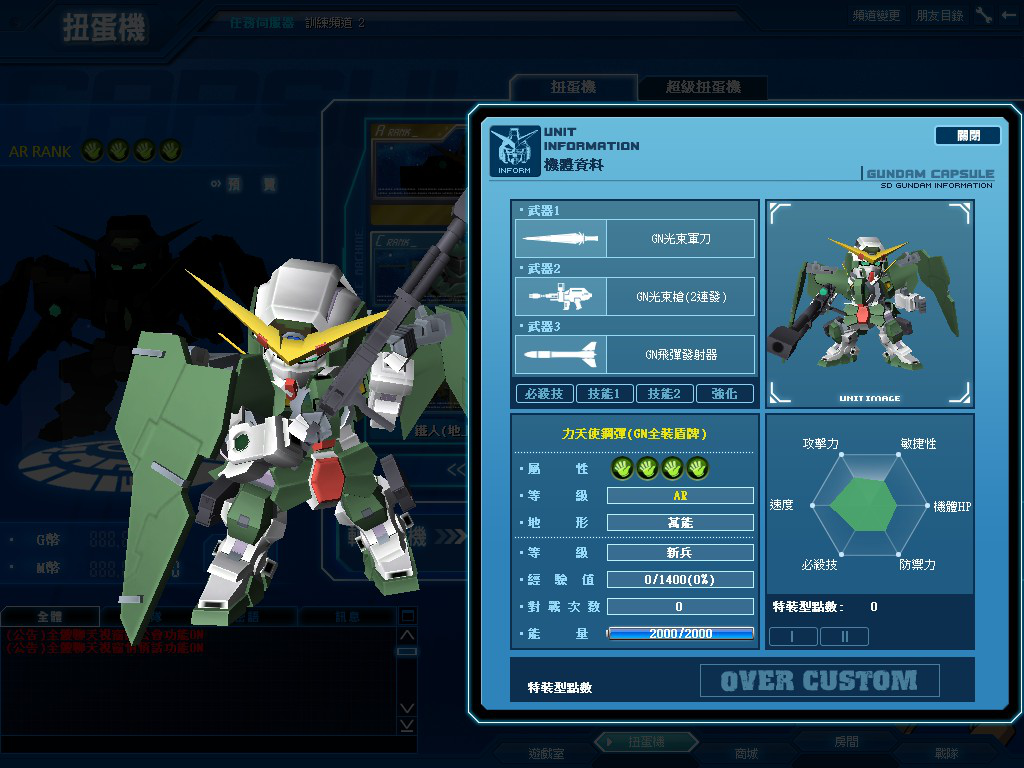
Task: Close the unit information panel with 關閉
Action: coord(967,135)
